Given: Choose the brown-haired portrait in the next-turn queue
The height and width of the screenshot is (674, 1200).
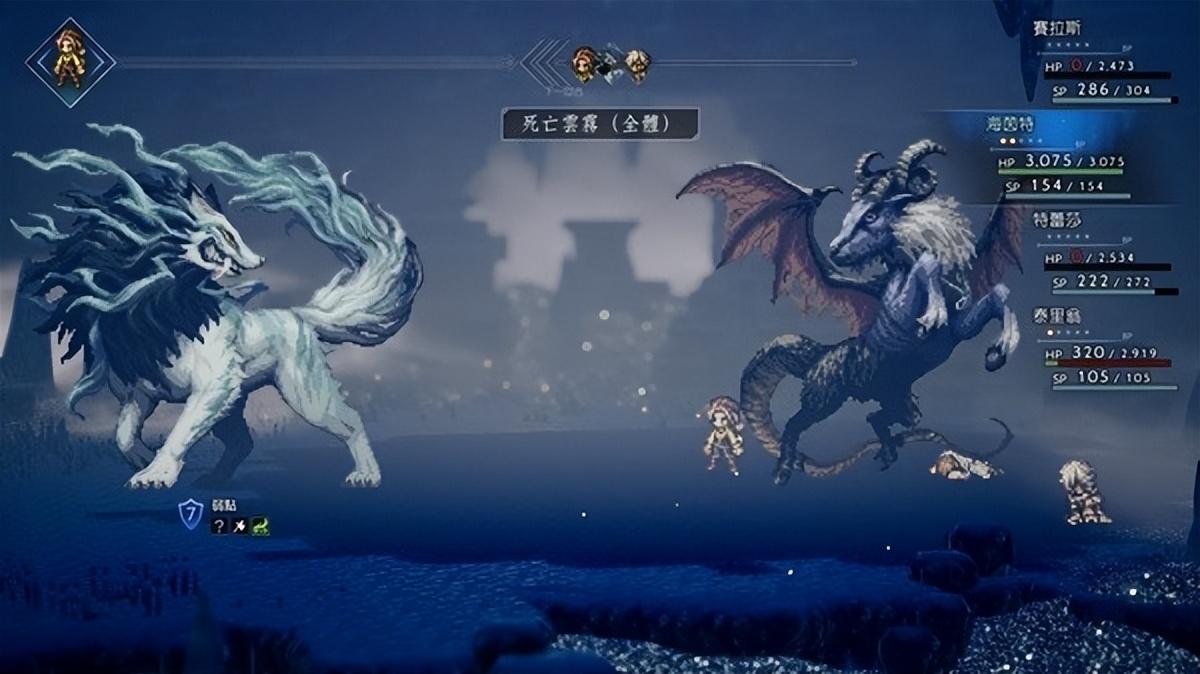Looking at the screenshot, I should point(584,64).
